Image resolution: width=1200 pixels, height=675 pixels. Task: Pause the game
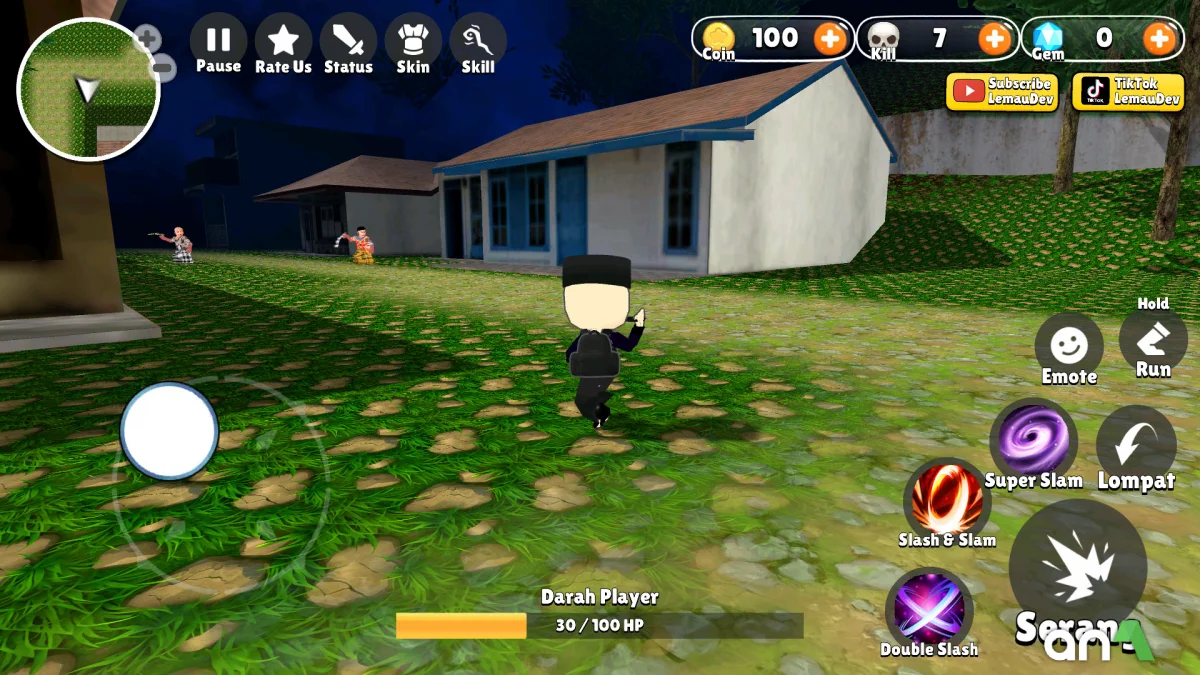click(x=218, y=43)
